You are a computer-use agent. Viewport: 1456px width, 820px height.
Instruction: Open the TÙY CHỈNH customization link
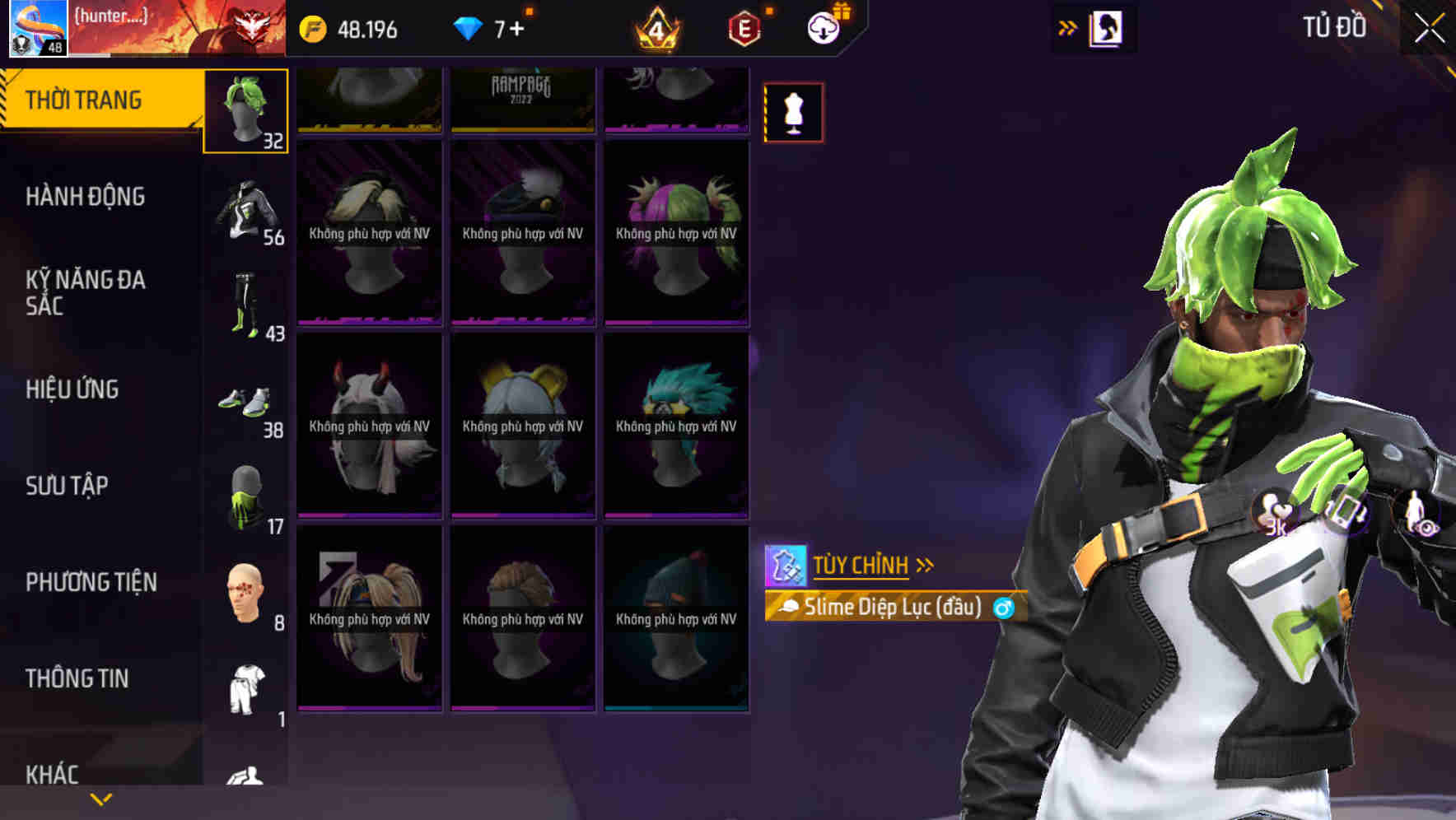(x=861, y=565)
